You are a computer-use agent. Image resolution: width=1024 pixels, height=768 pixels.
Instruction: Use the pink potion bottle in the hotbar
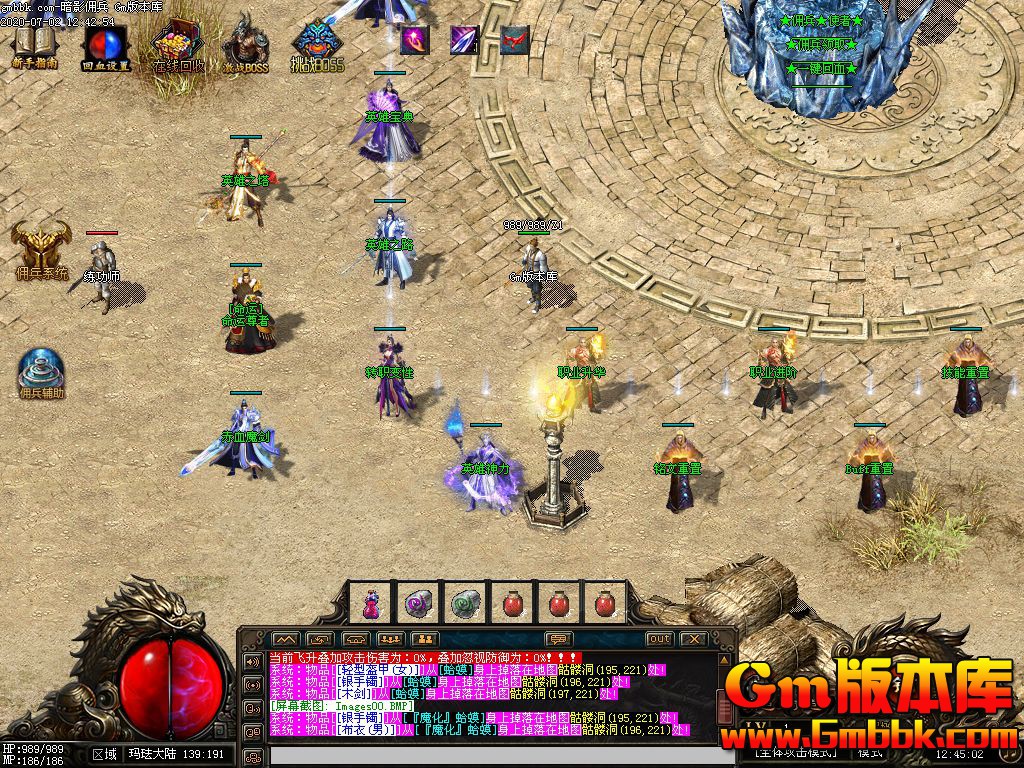click(370, 603)
